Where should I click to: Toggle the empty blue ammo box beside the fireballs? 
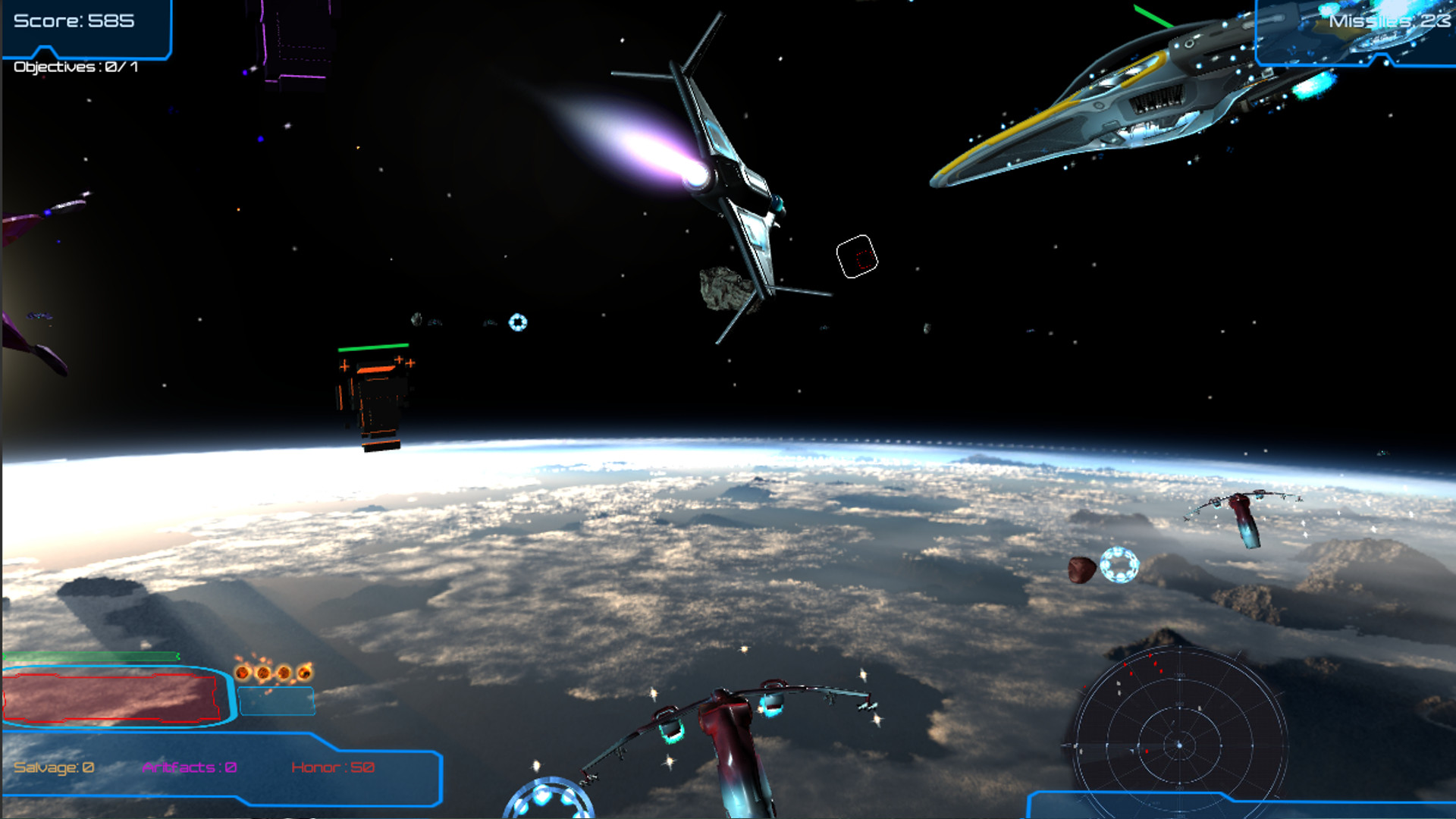tap(276, 701)
